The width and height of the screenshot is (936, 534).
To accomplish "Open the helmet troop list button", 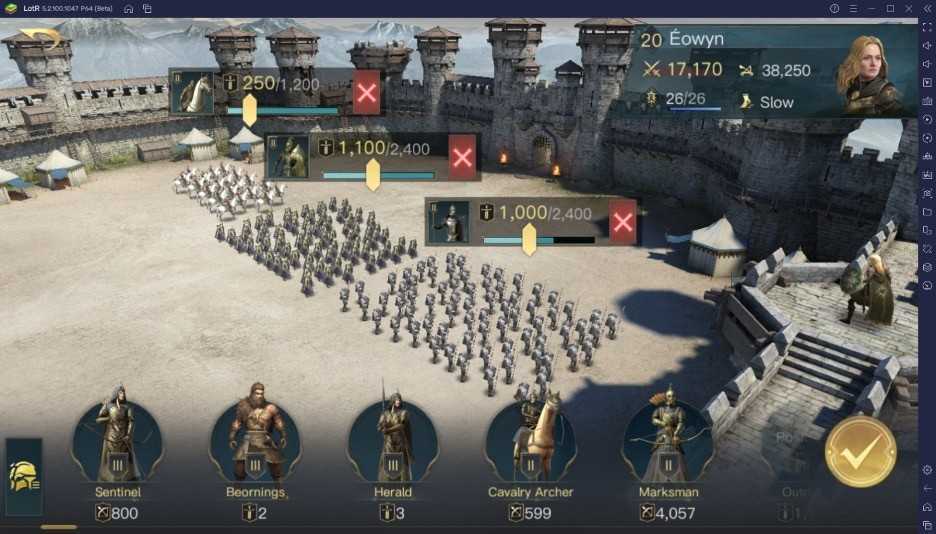I will tap(24, 476).
